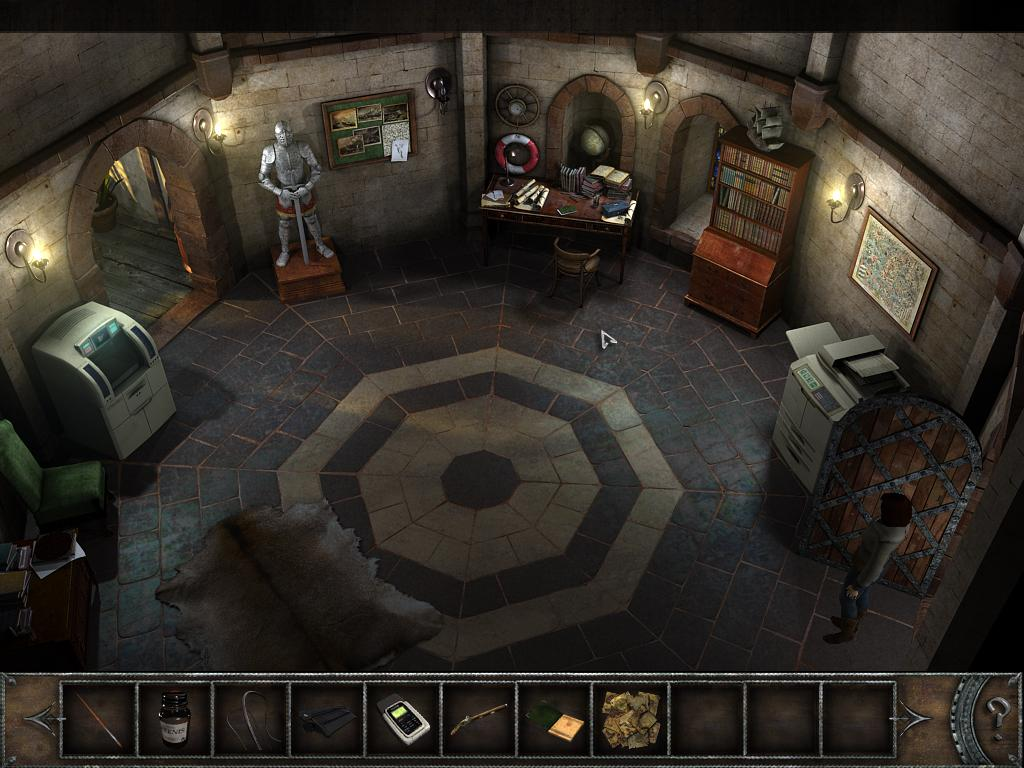Select the bent wire hook item
Image resolution: width=1024 pixels, height=768 pixels.
250,718
